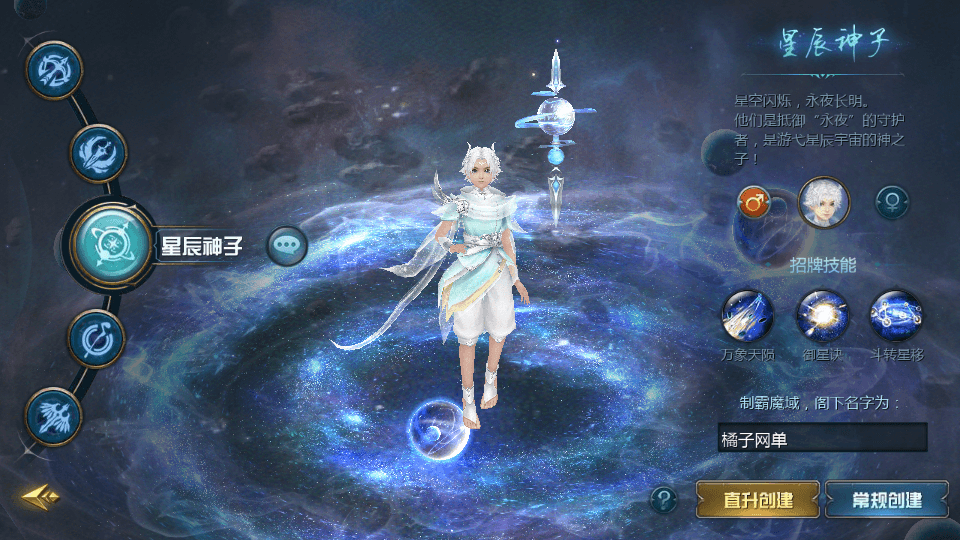
Task: View the 斗转星移 skill icon
Action: click(x=896, y=317)
